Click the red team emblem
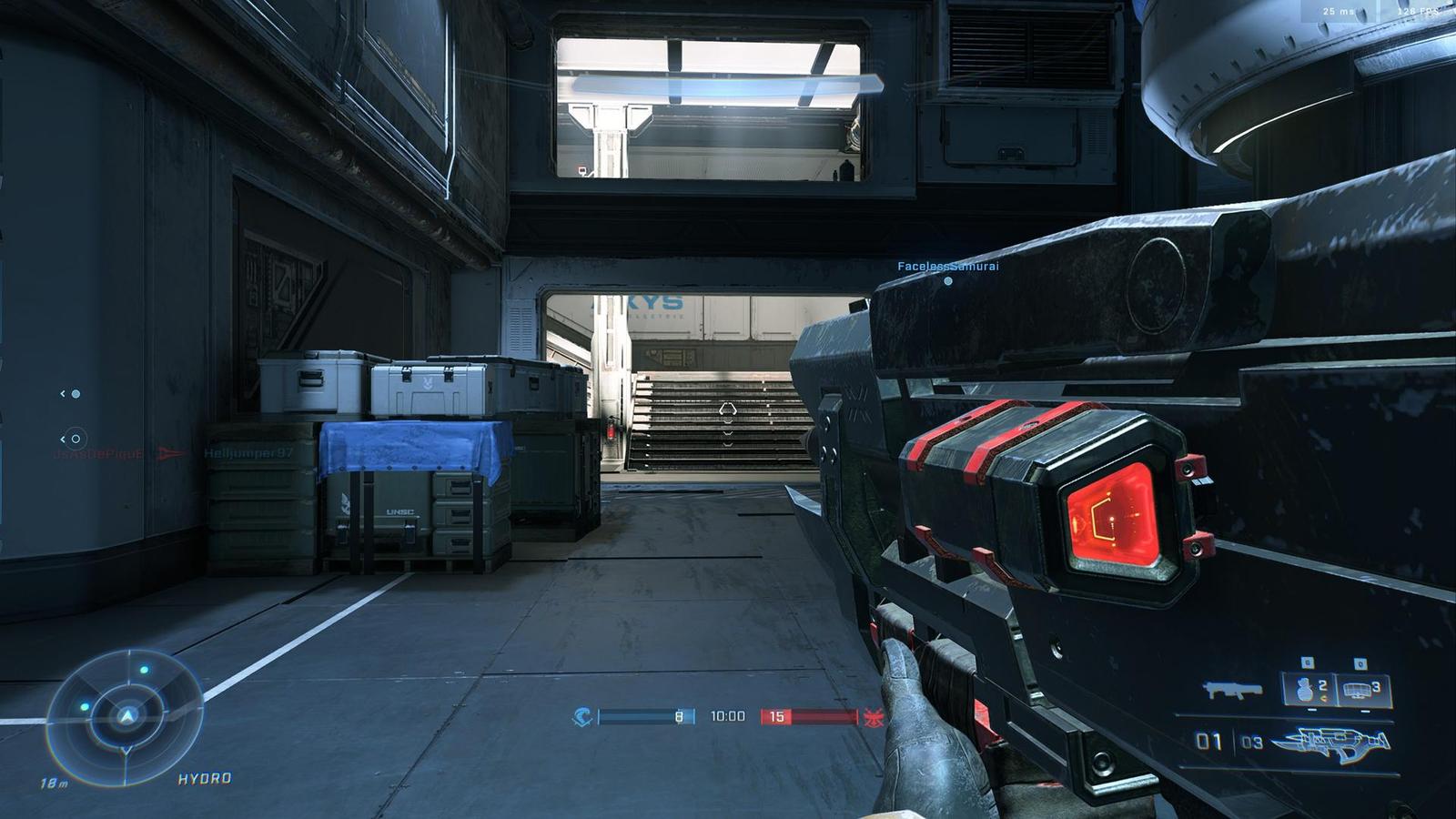Image resolution: width=1456 pixels, height=819 pixels. tap(874, 716)
